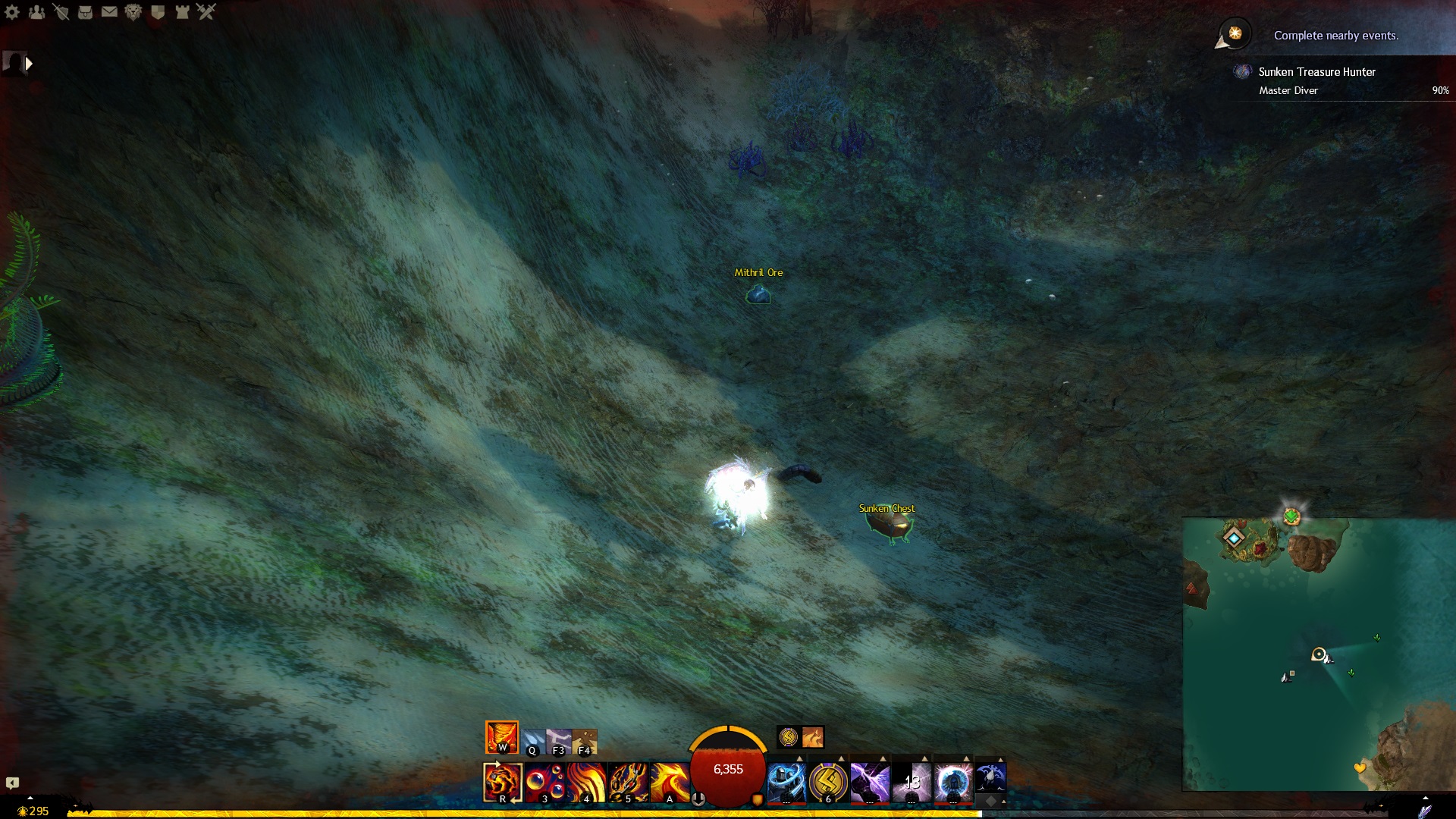Viewport: 1456px width, 819px height.
Task: Open the game menu gear icon
Action: [x=12, y=11]
